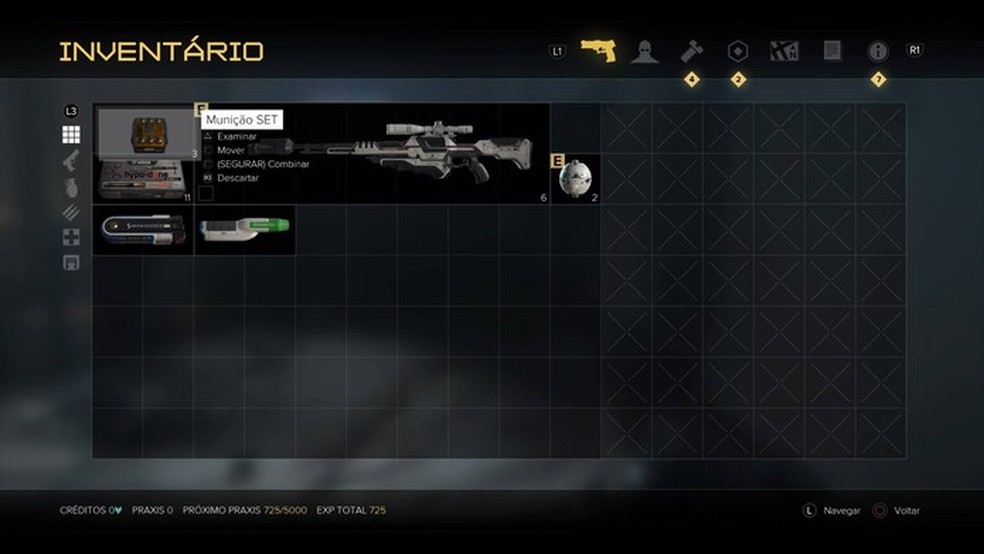
Task: Select the Munição SET ammo box
Action: [146, 131]
